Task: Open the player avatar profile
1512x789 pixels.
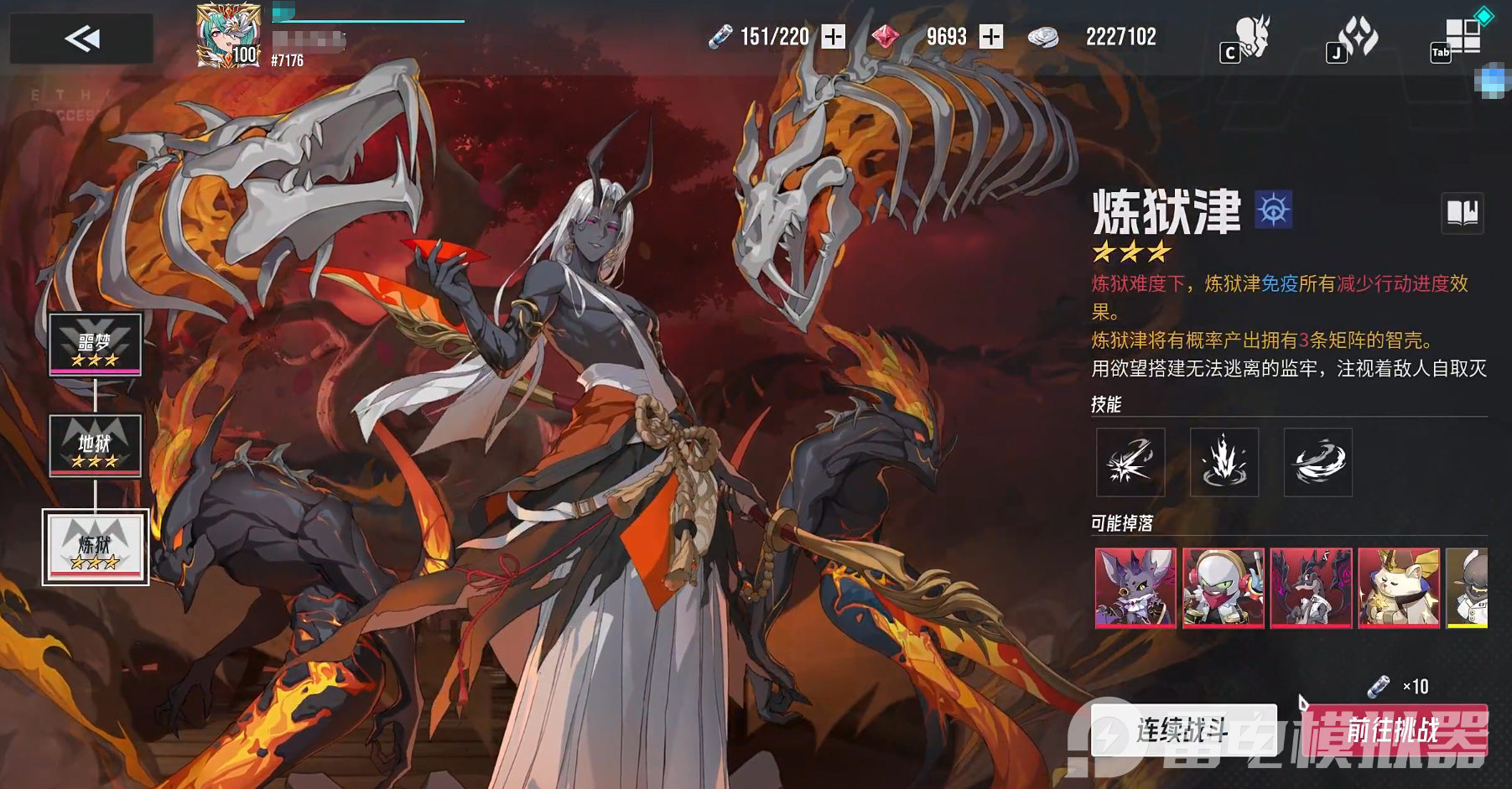Action: coord(228,35)
